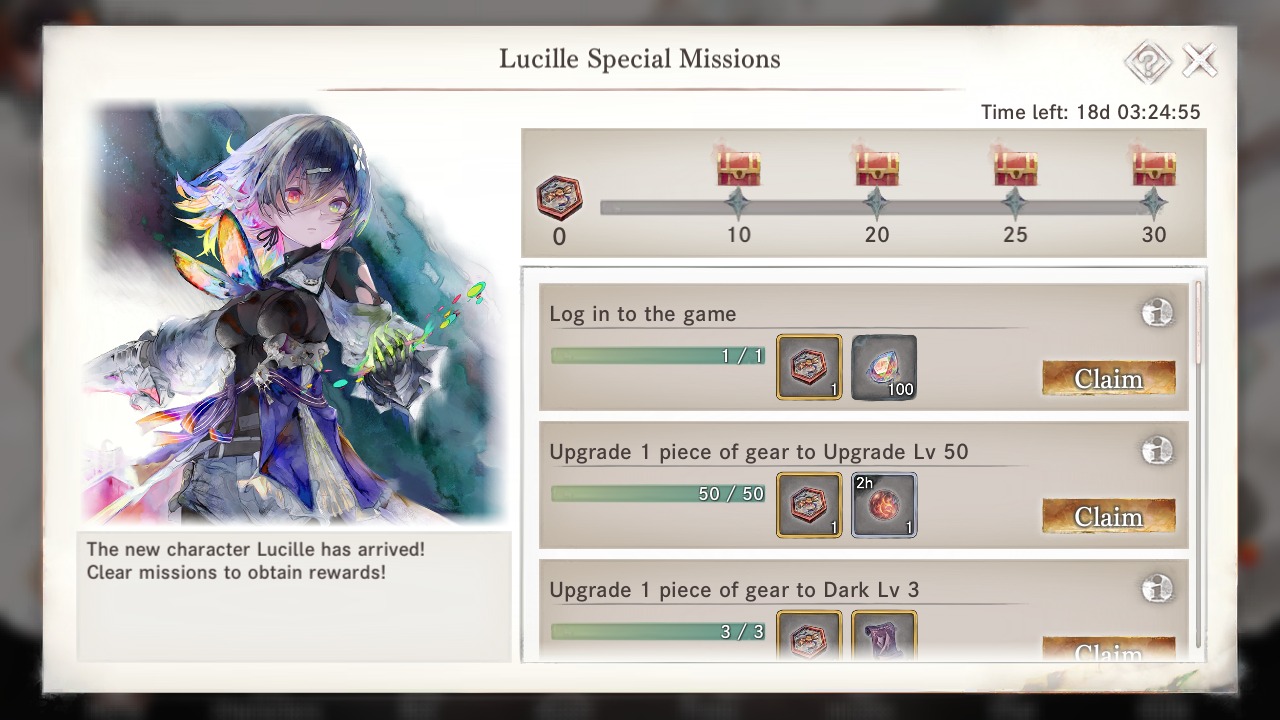Claim the Log in mission reward
The image size is (1280, 720).
click(1109, 379)
